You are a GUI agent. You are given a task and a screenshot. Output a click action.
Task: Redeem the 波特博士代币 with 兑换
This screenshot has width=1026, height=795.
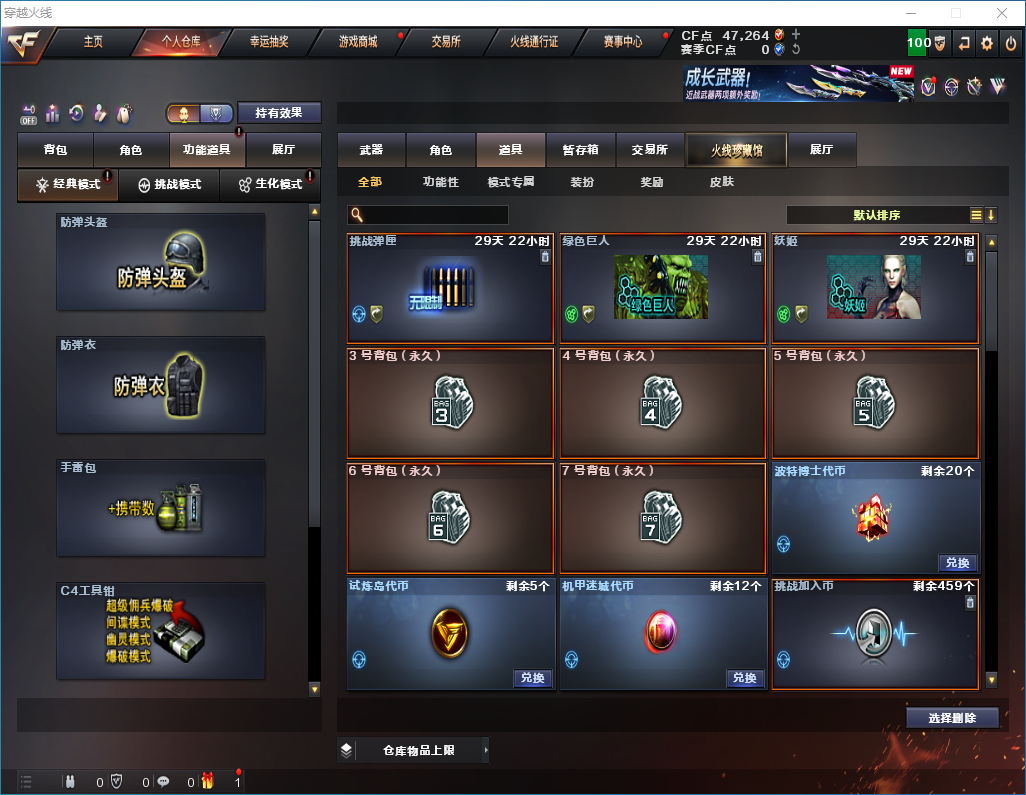957,563
